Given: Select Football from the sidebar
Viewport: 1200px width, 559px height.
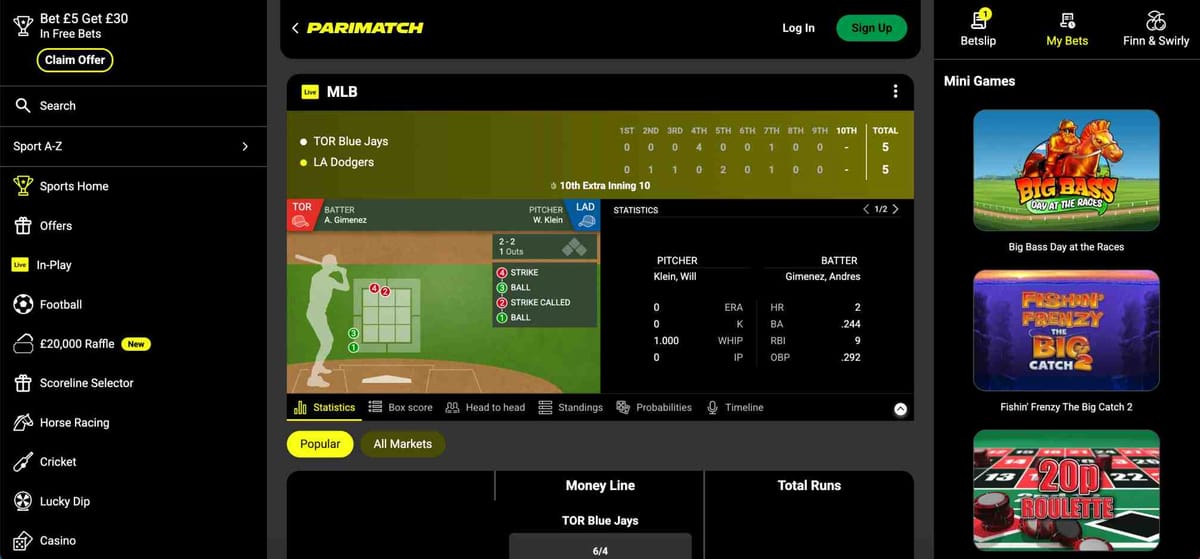Looking at the screenshot, I should (x=60, y=305).
